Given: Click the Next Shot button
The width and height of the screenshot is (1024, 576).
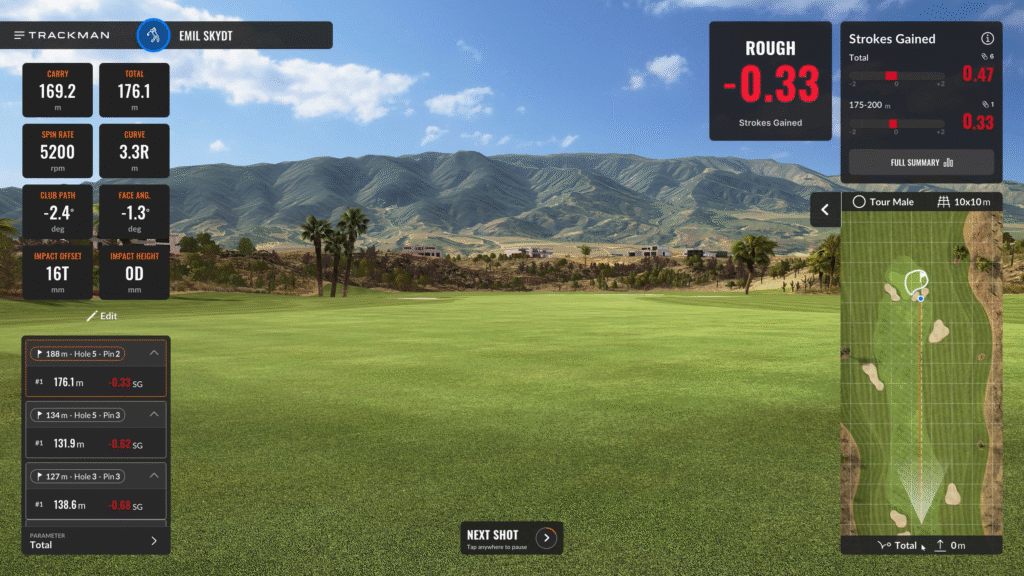Looking at the screenshot, I should (x=512, y=538).
